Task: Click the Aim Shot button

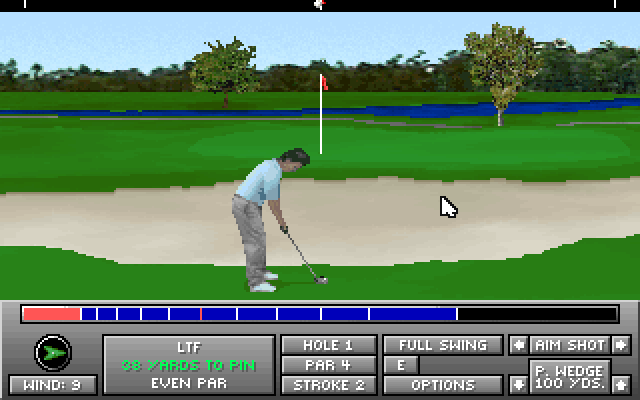Action: click(x=569, y=345)
